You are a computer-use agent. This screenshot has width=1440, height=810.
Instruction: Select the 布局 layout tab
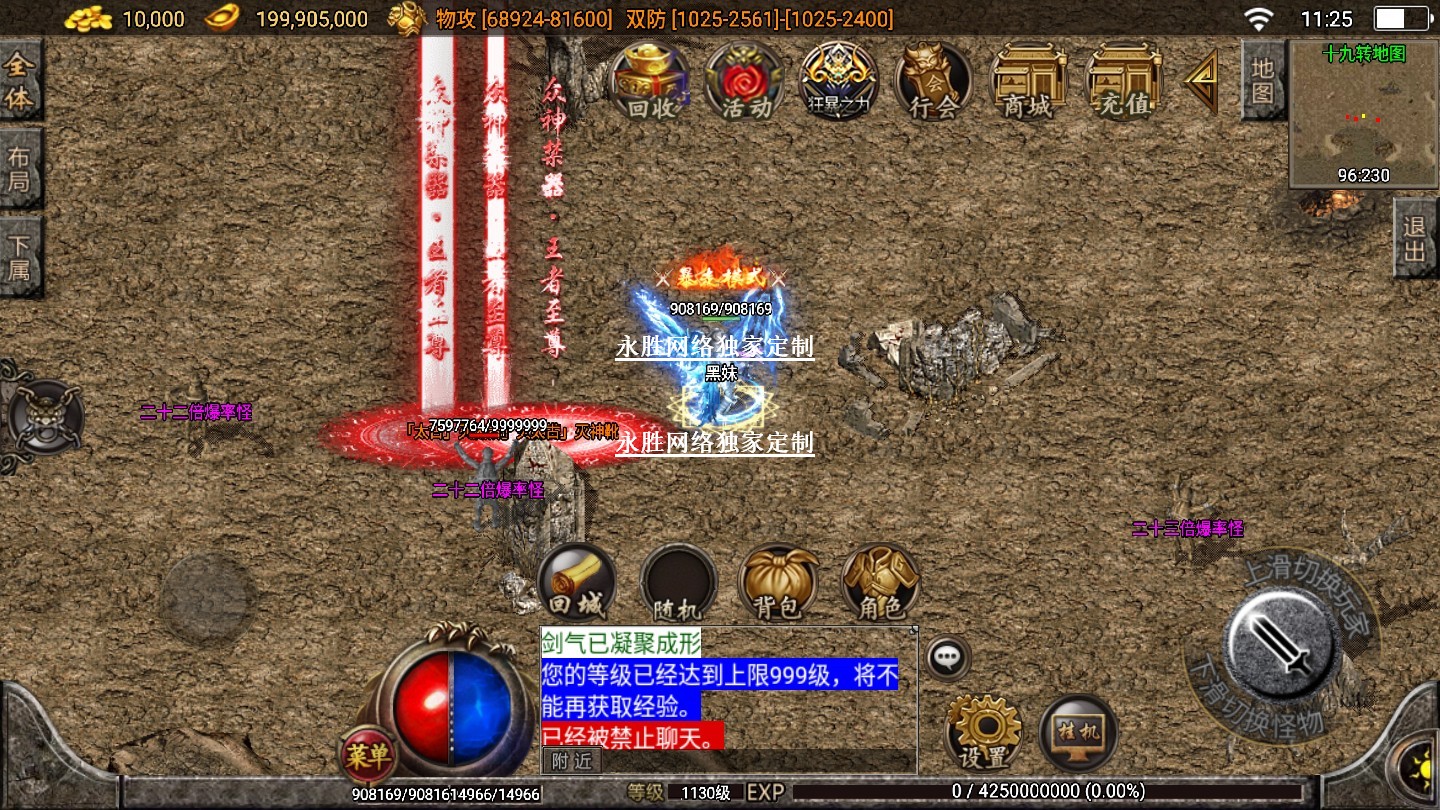click(20, 168)
